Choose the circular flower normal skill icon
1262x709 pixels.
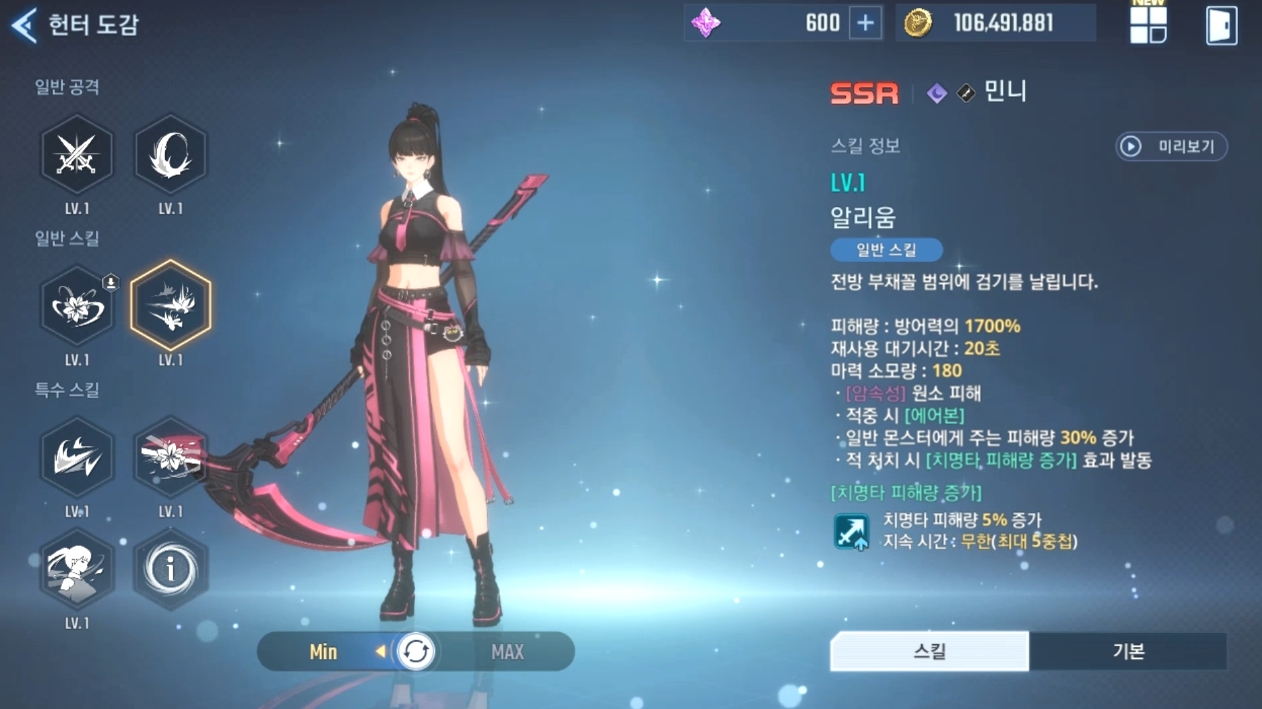(76, 306)
